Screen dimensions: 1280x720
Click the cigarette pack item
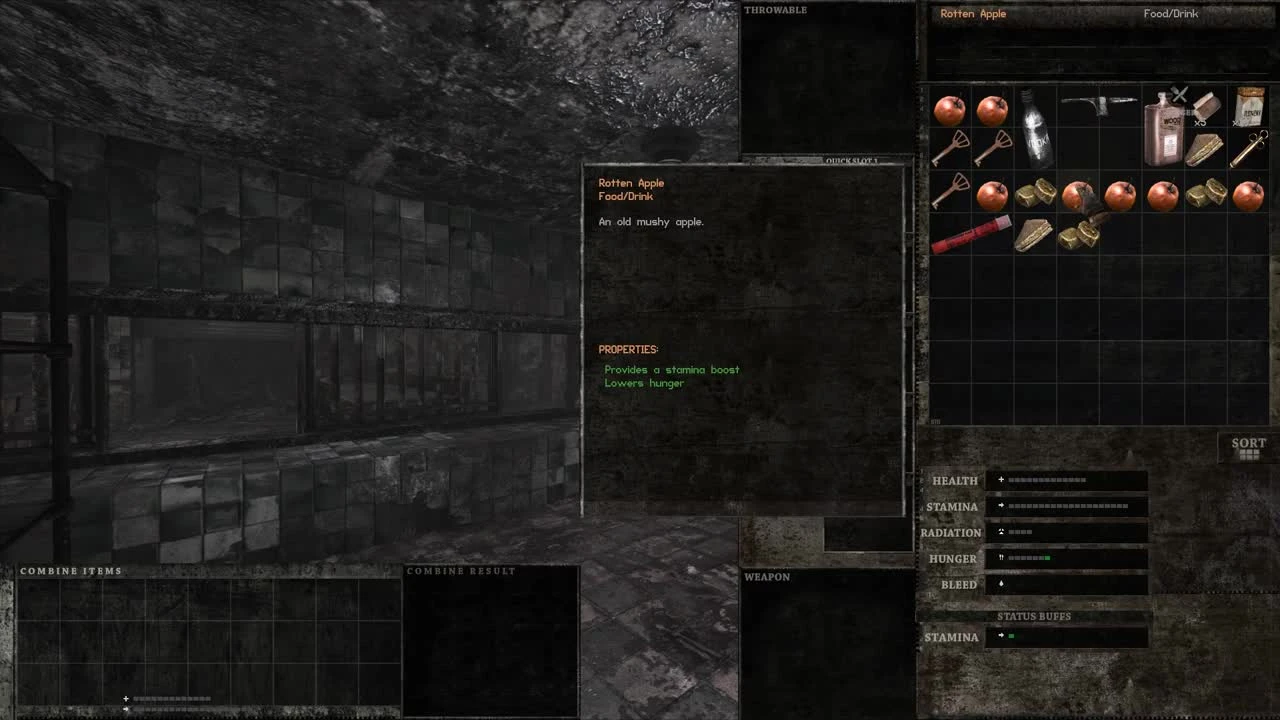point(1248,108)
